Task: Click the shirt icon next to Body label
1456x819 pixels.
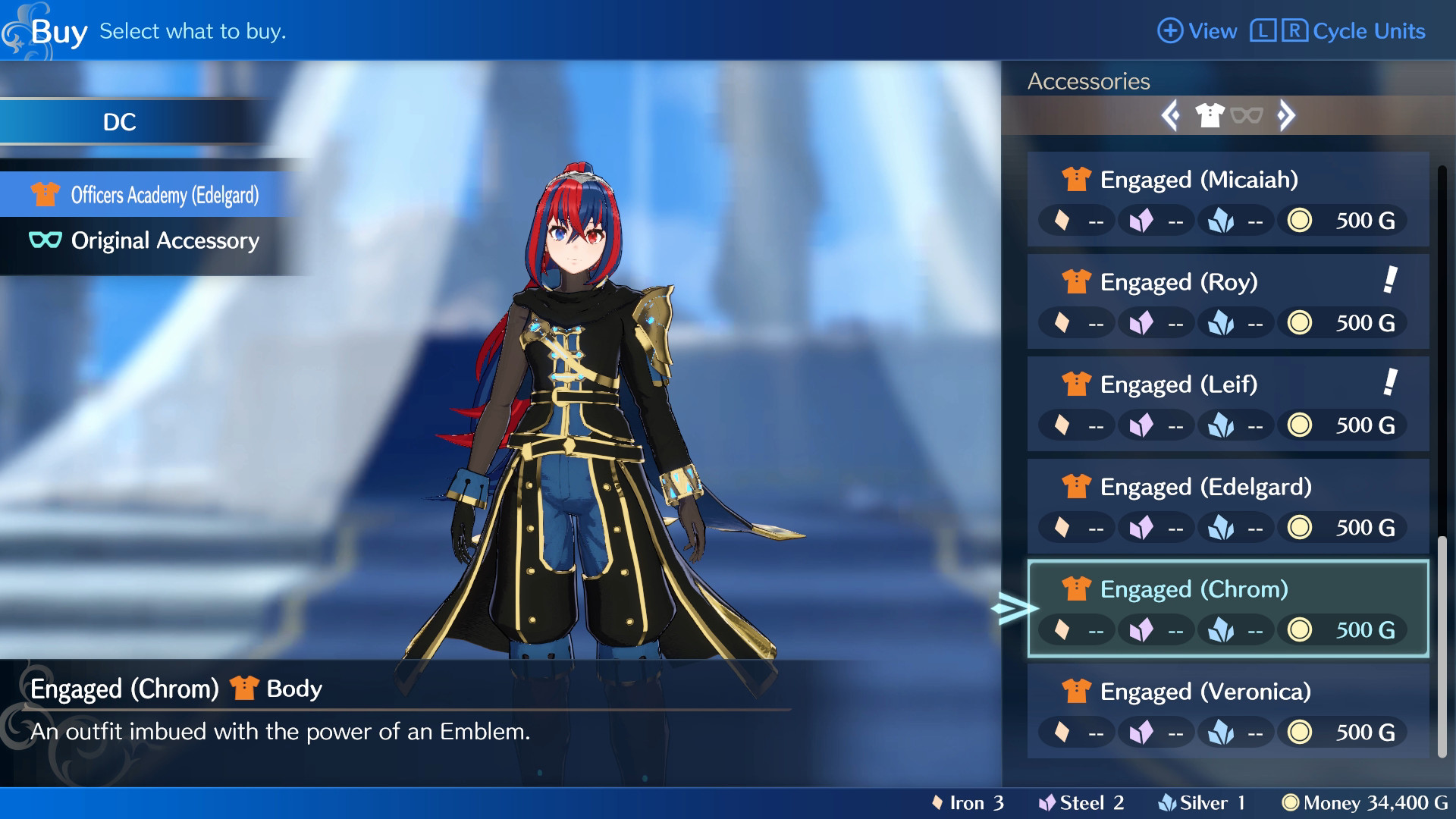Action: [x=243, y=689]
